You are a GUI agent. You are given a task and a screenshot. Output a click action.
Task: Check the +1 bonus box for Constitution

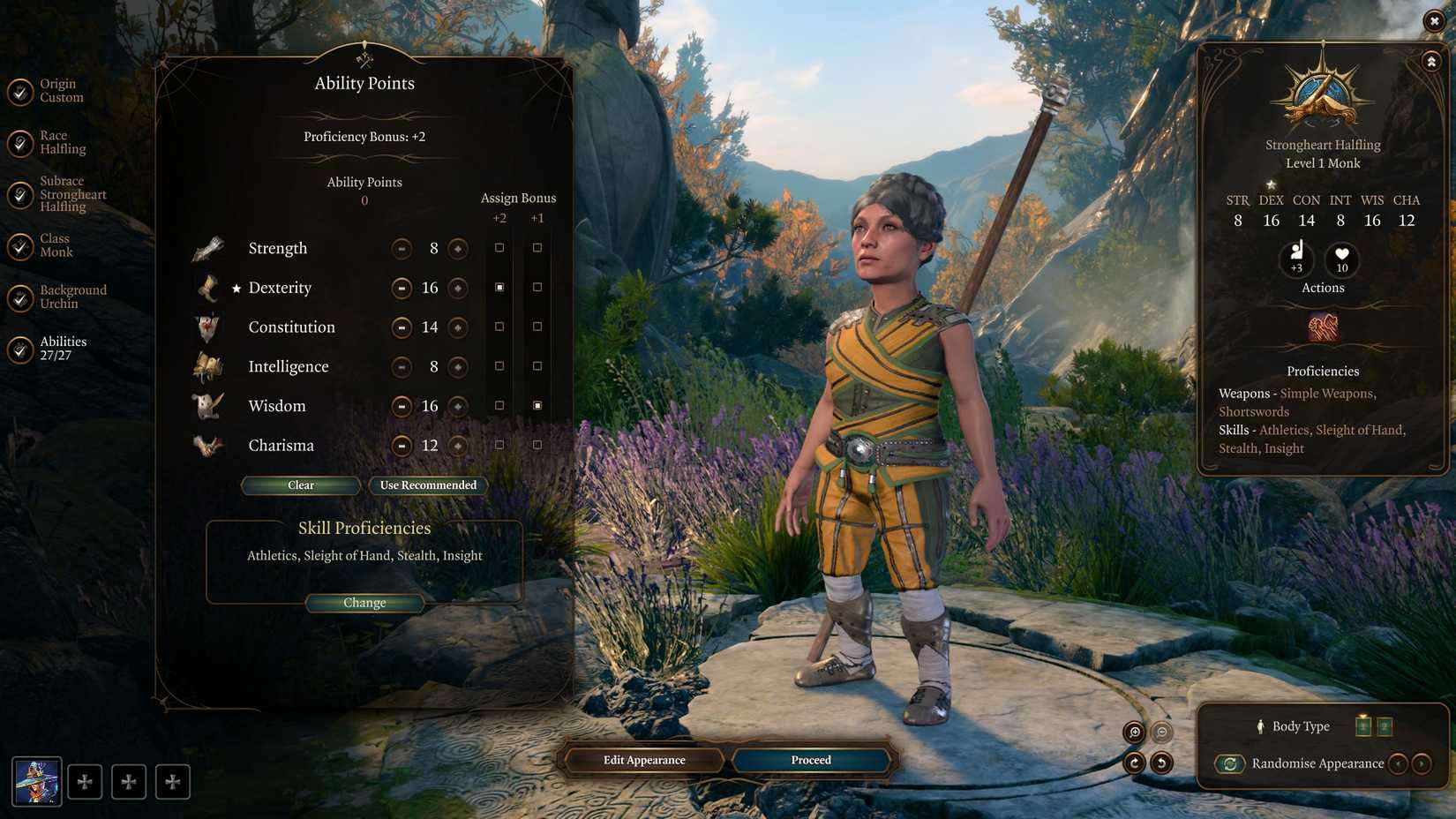pos(537,326)
